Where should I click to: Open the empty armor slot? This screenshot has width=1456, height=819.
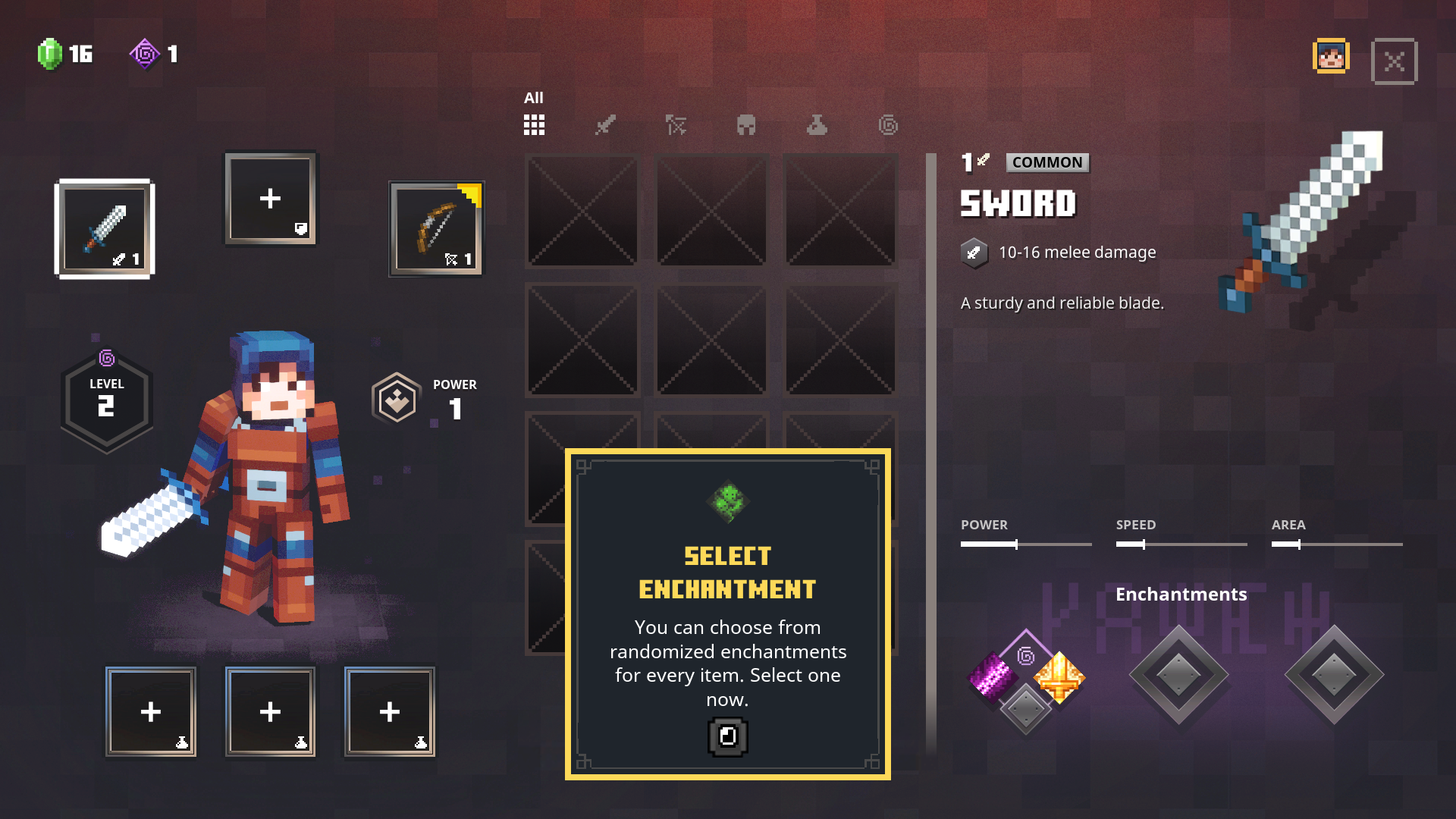pyautogui.click(x=271, y=199)
